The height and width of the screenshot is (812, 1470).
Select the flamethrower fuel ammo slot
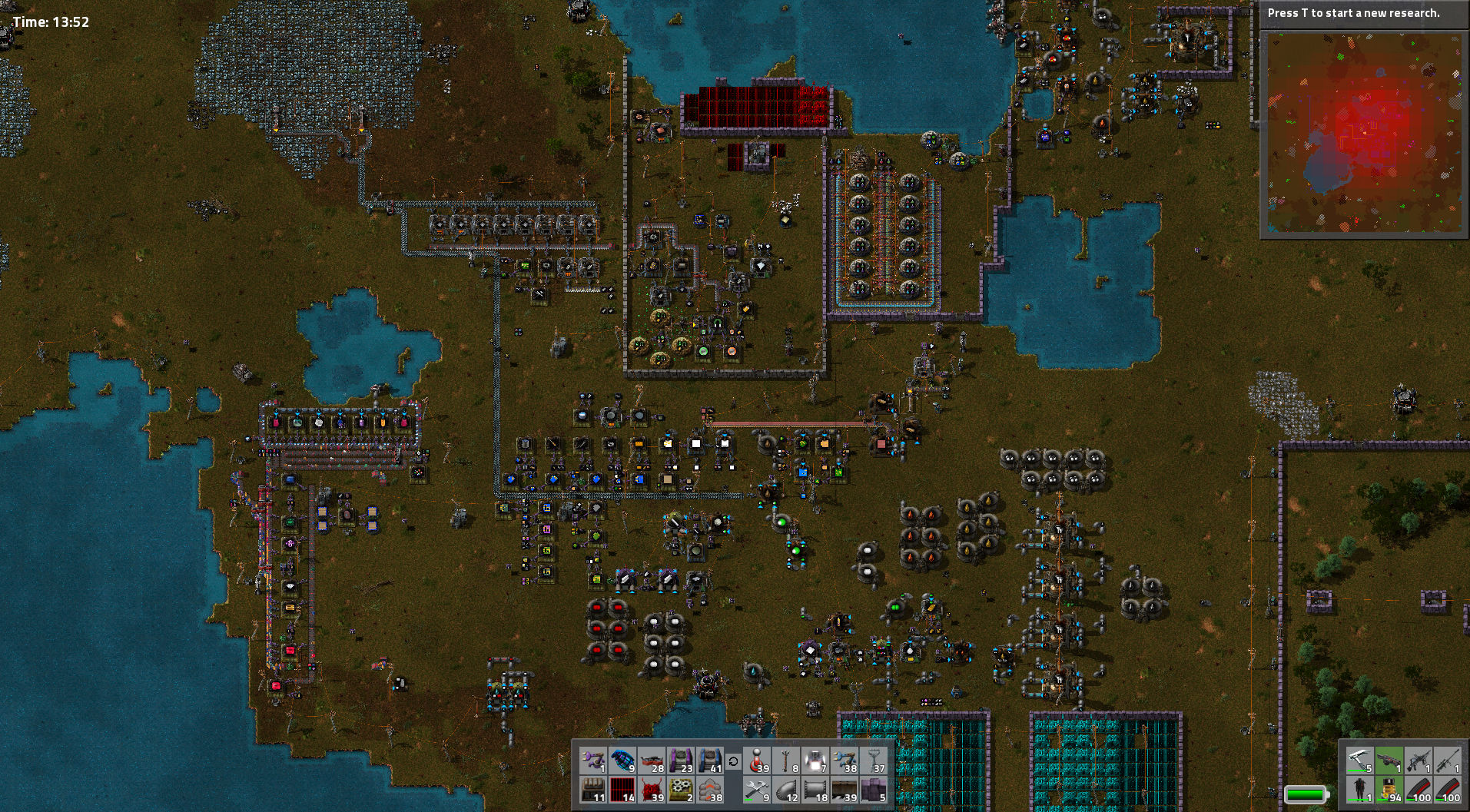point(1389,790)
